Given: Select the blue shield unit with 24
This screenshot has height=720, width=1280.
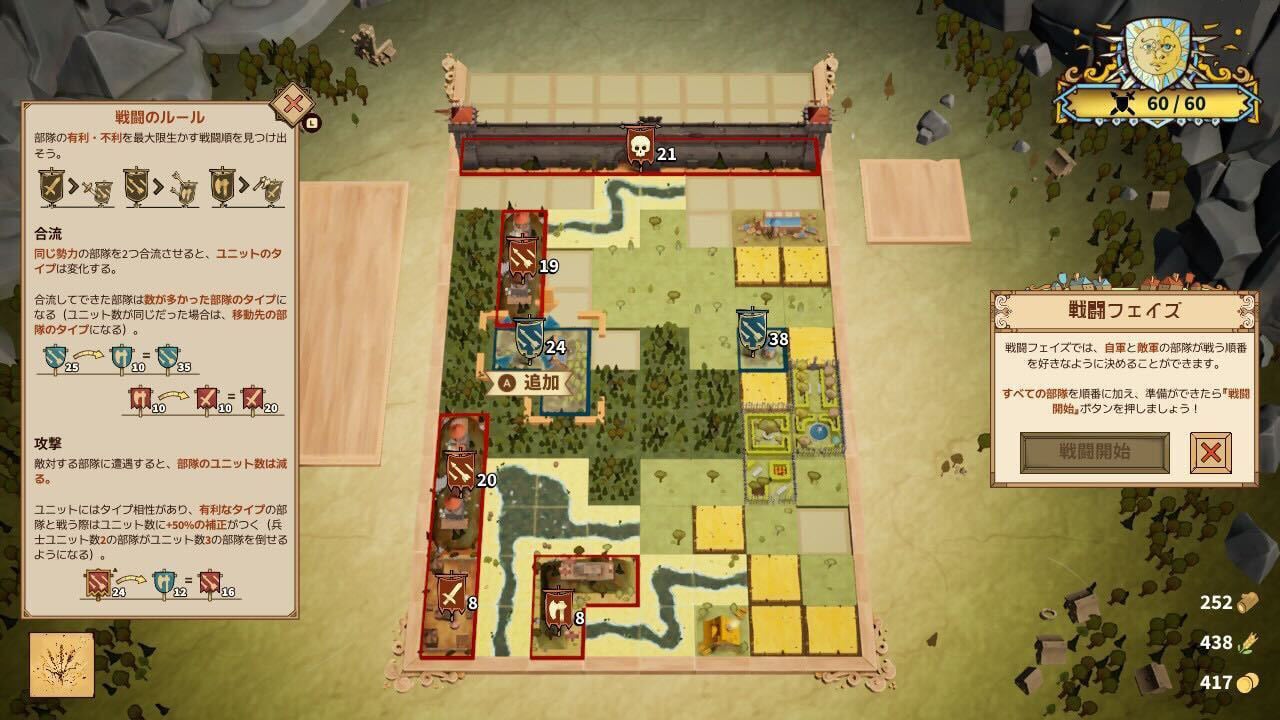Looking at the screenshot, I should 529,339.
